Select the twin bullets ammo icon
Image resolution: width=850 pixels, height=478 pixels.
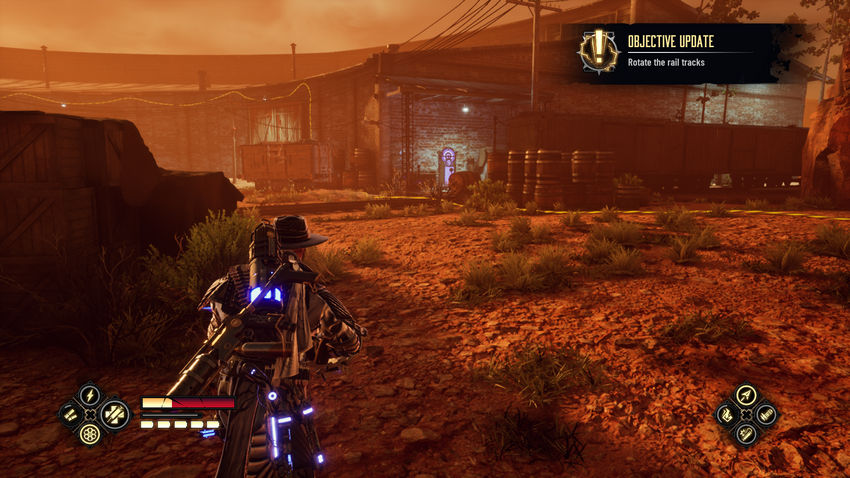[x=70, y=413]
